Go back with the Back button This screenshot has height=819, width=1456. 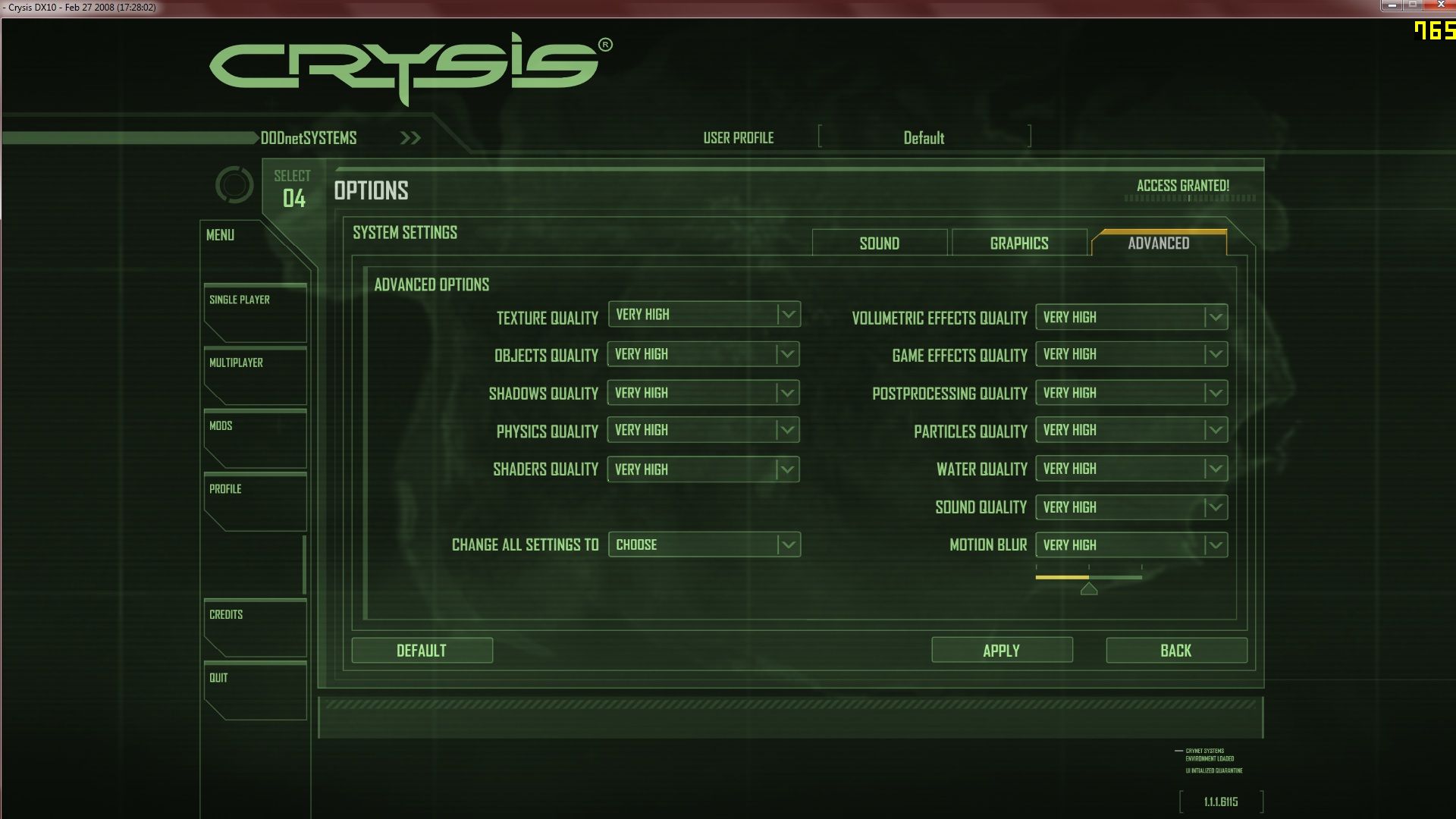pyautogui.click(x=1175, y=651)
